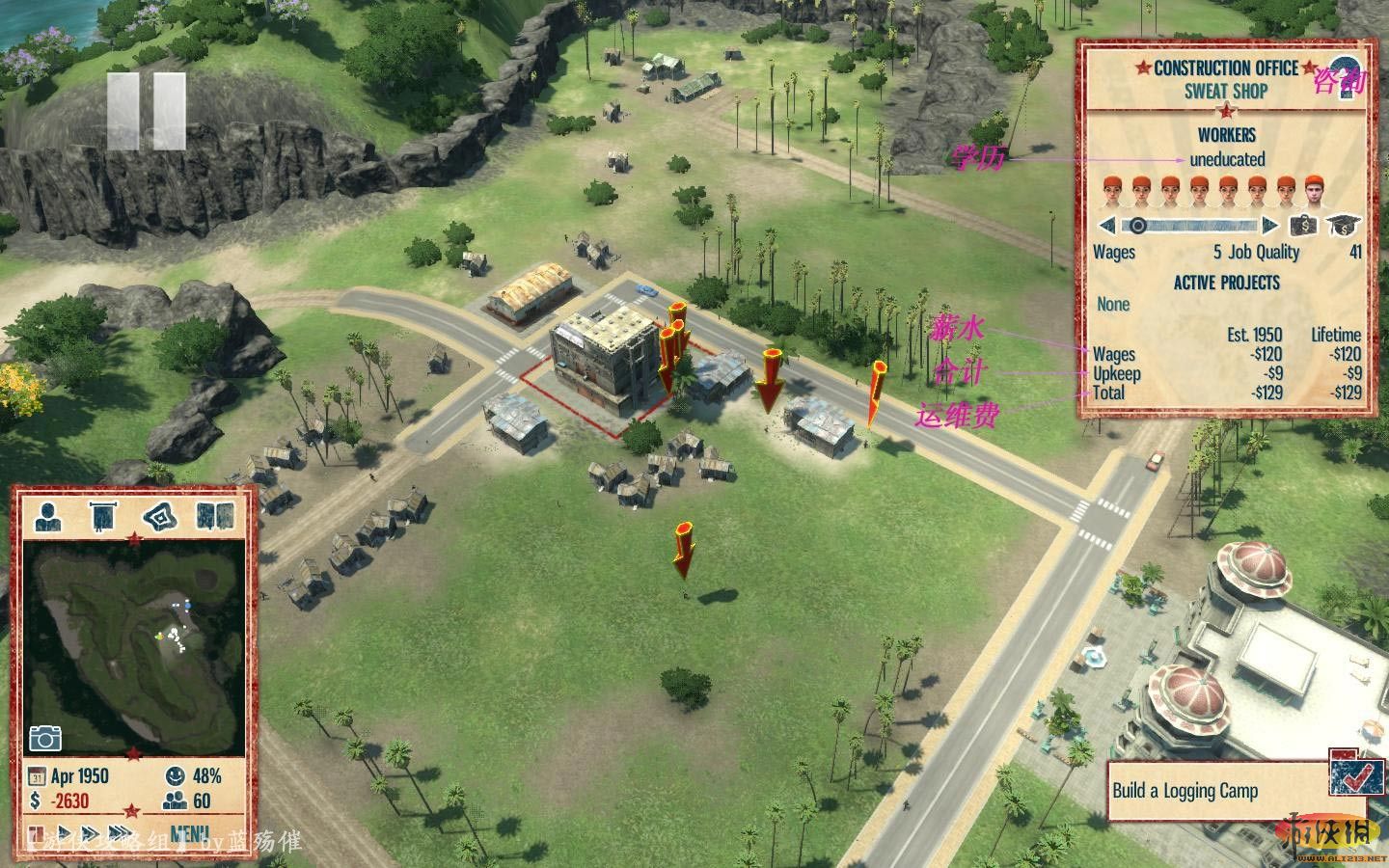This screenshot has width=1389, height=868.
Task: Open the Build a Logging Camp objective
Action: click(1185, 791)
